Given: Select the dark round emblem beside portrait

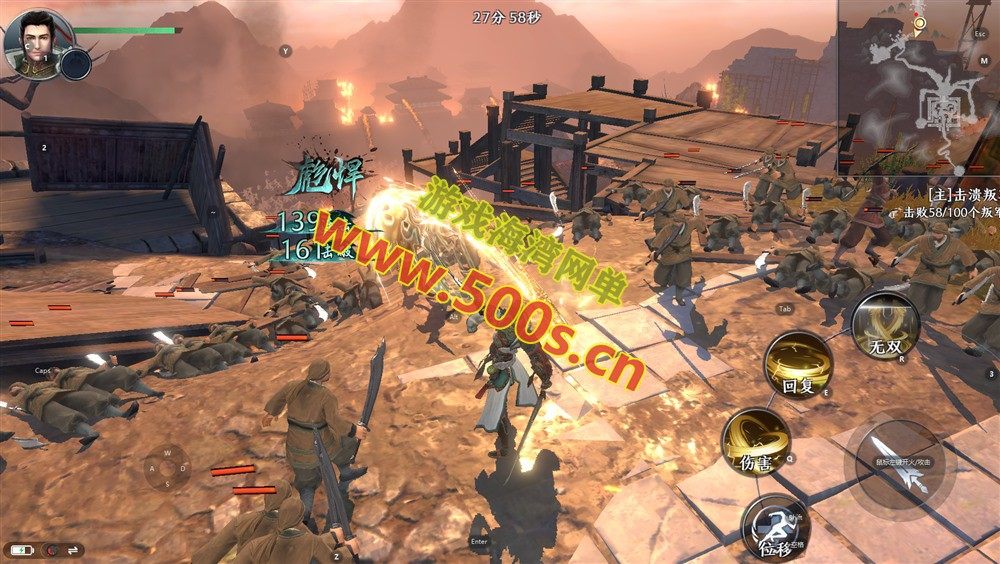Looking at the screenshot, I should coord(76,64).
